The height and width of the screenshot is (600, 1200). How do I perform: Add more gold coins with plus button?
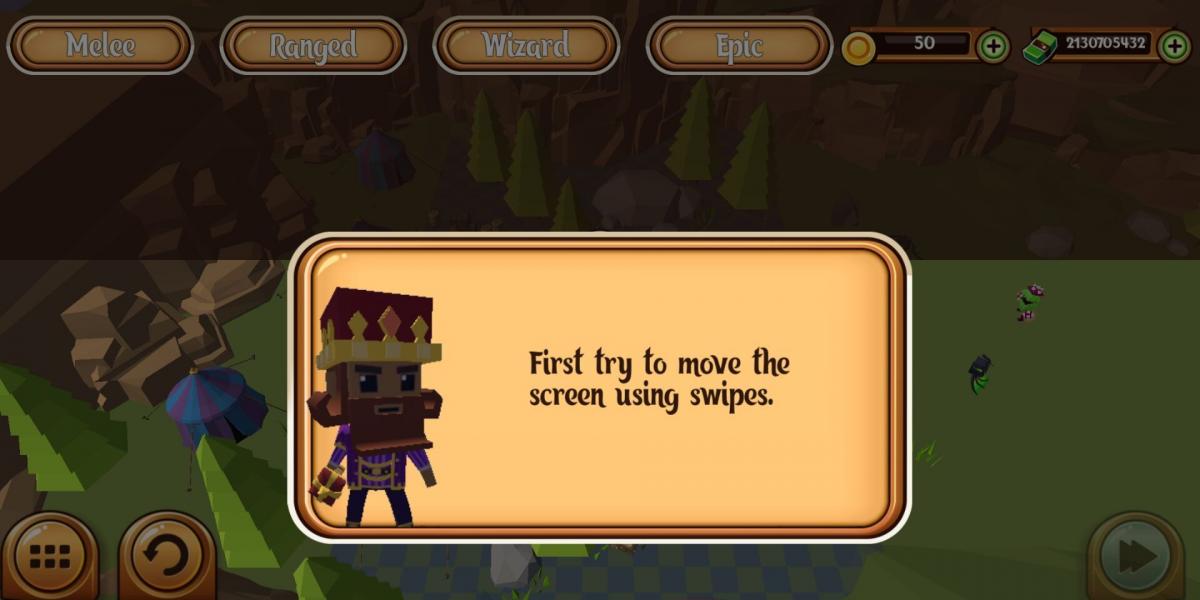[992, 46]
